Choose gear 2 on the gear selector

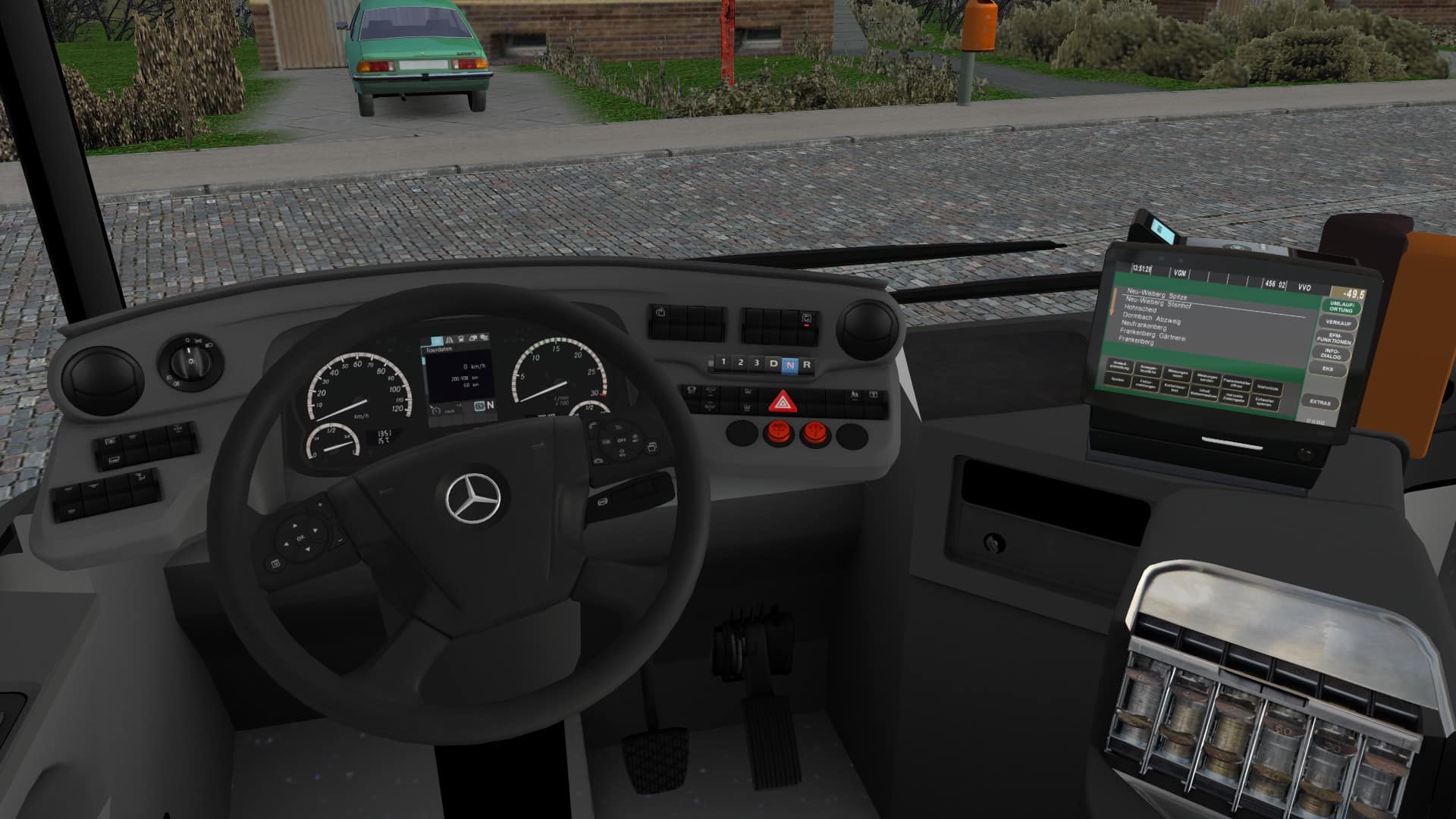[x=740, y=363]
